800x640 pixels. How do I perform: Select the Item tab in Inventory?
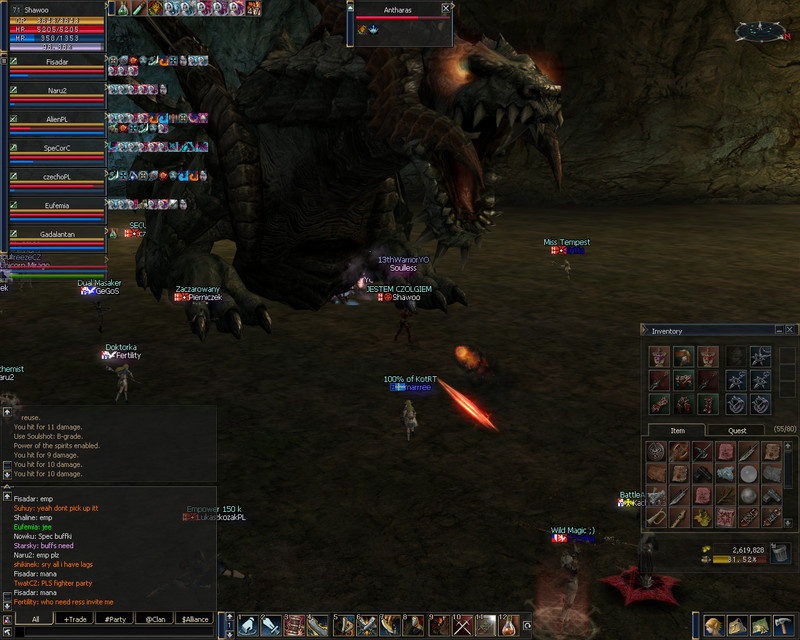coord(677,431)
